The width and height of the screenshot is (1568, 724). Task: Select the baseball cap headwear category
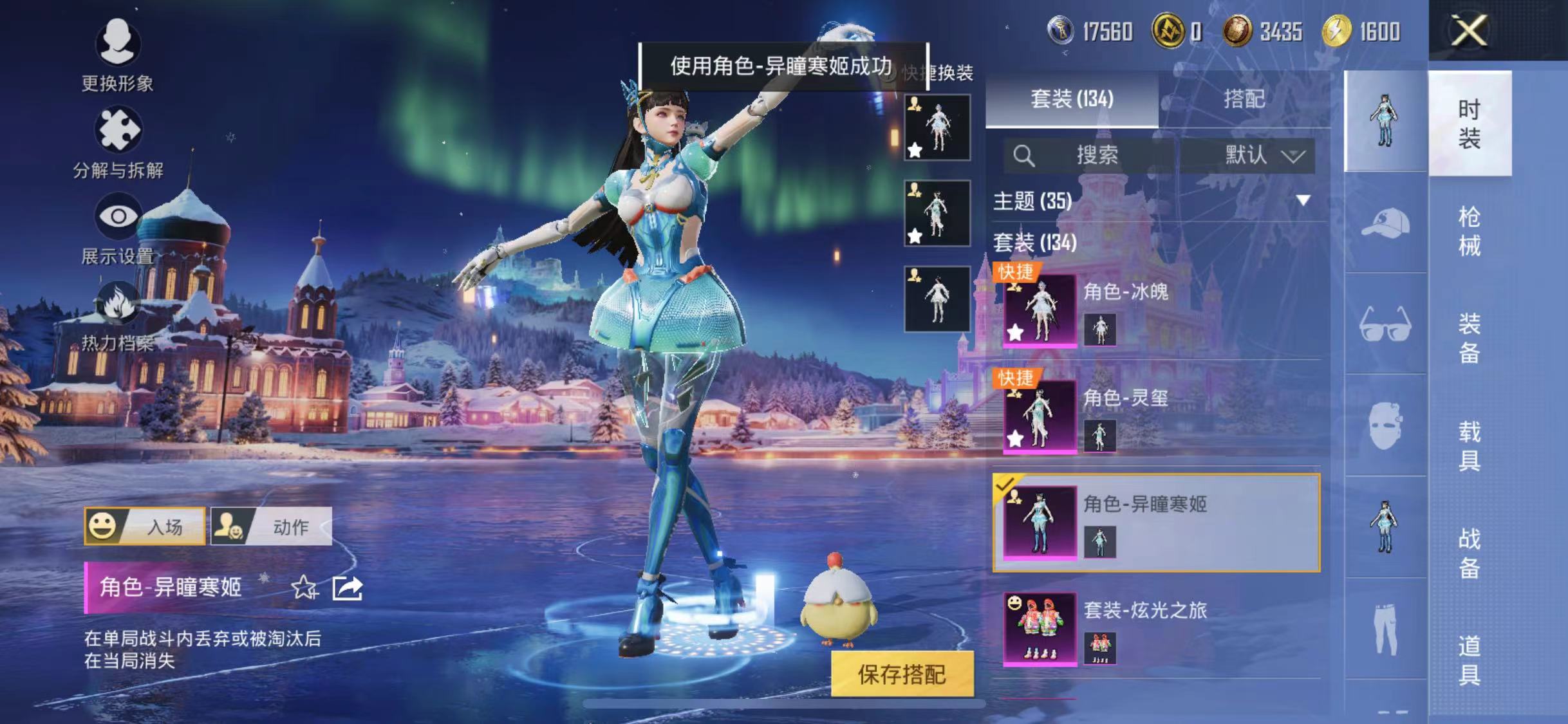(1385, 223)
